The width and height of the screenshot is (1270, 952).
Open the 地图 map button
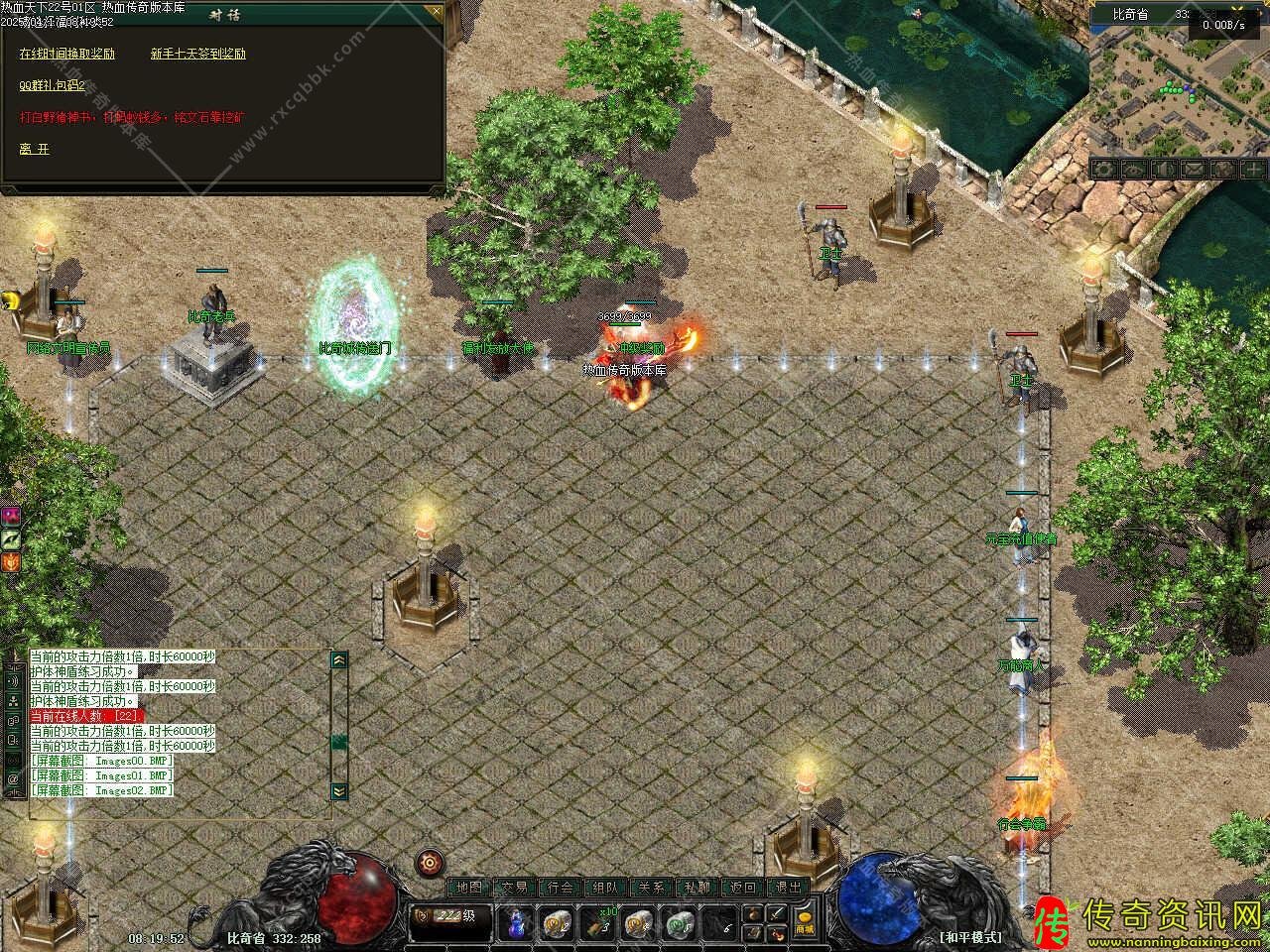(x=468, y=888)
